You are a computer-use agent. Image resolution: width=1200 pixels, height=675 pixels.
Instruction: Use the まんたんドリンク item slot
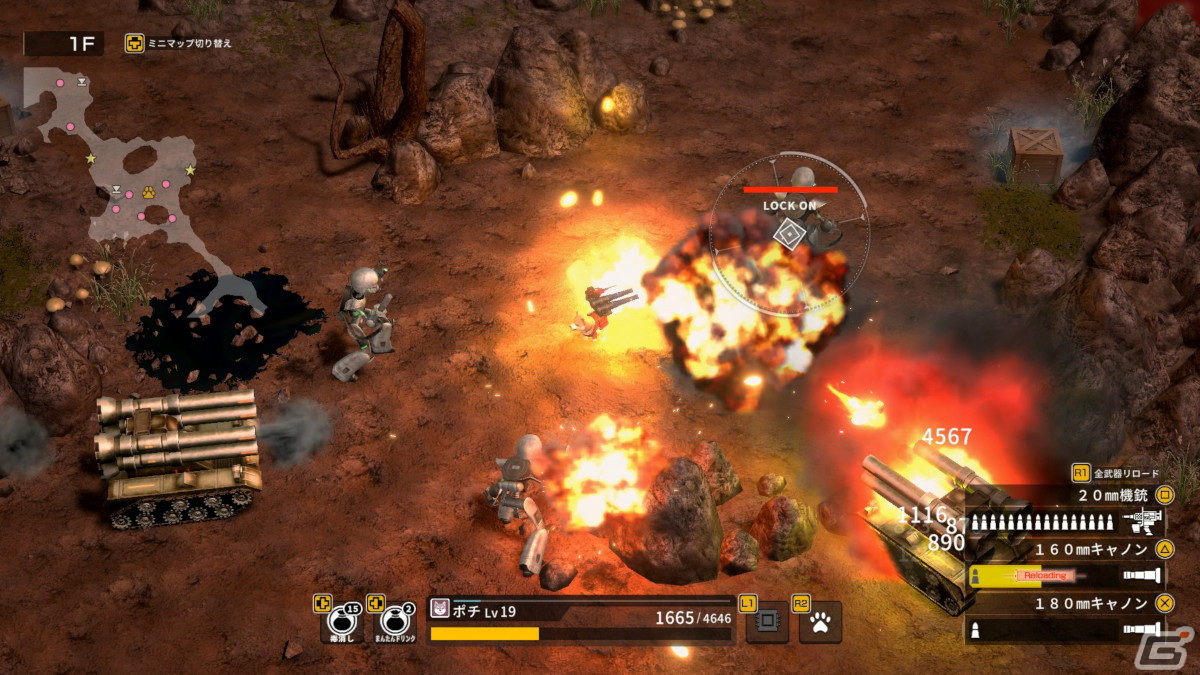[x=395, y=623]
